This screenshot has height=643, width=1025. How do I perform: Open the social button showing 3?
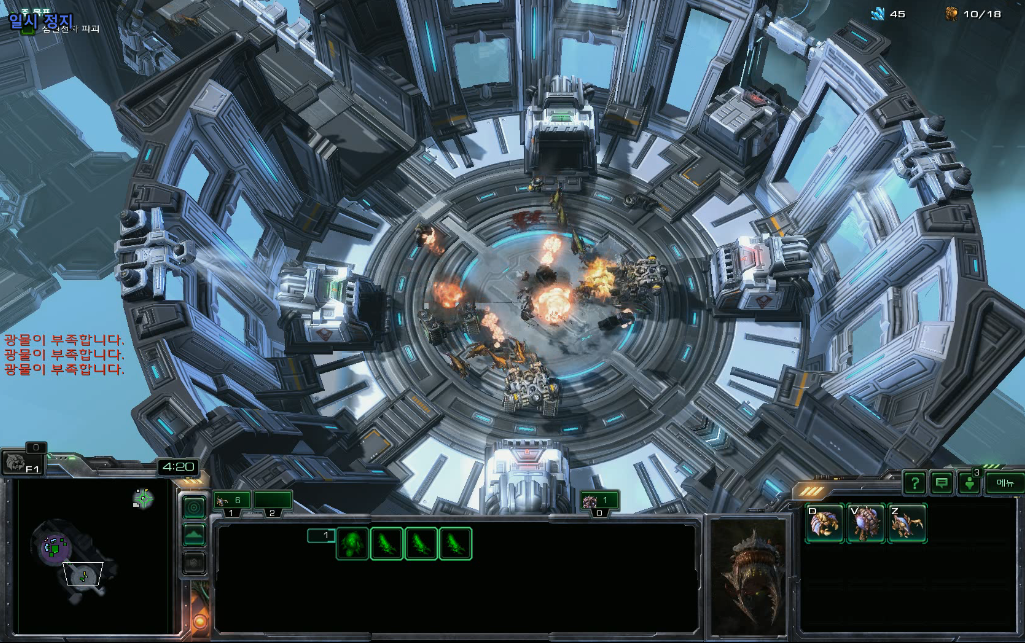pos(969,483)
